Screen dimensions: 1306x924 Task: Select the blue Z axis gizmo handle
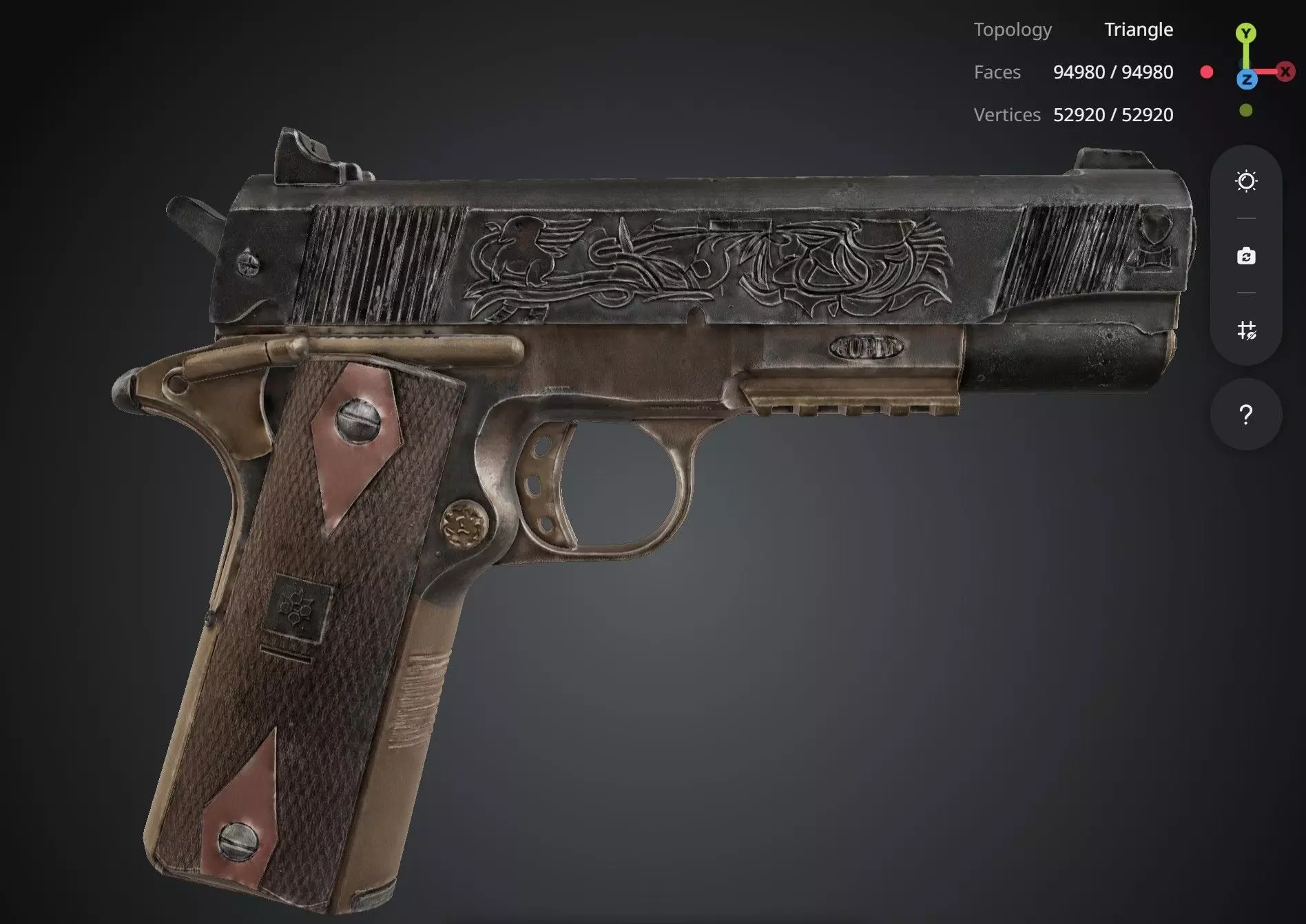click(x=1246, y=80)
